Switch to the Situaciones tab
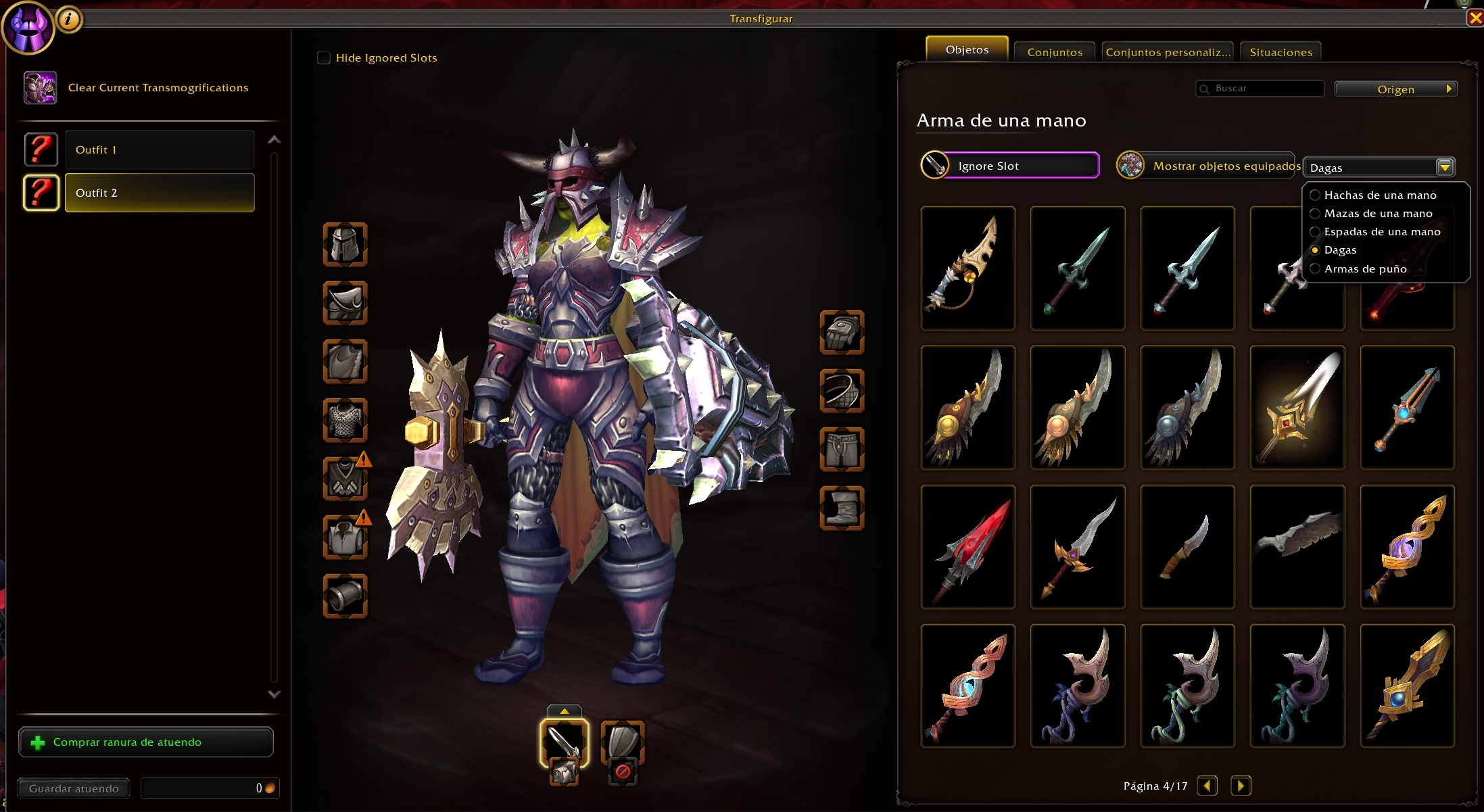Viewport: 1484px width, 812px height. click(1280, 52)
